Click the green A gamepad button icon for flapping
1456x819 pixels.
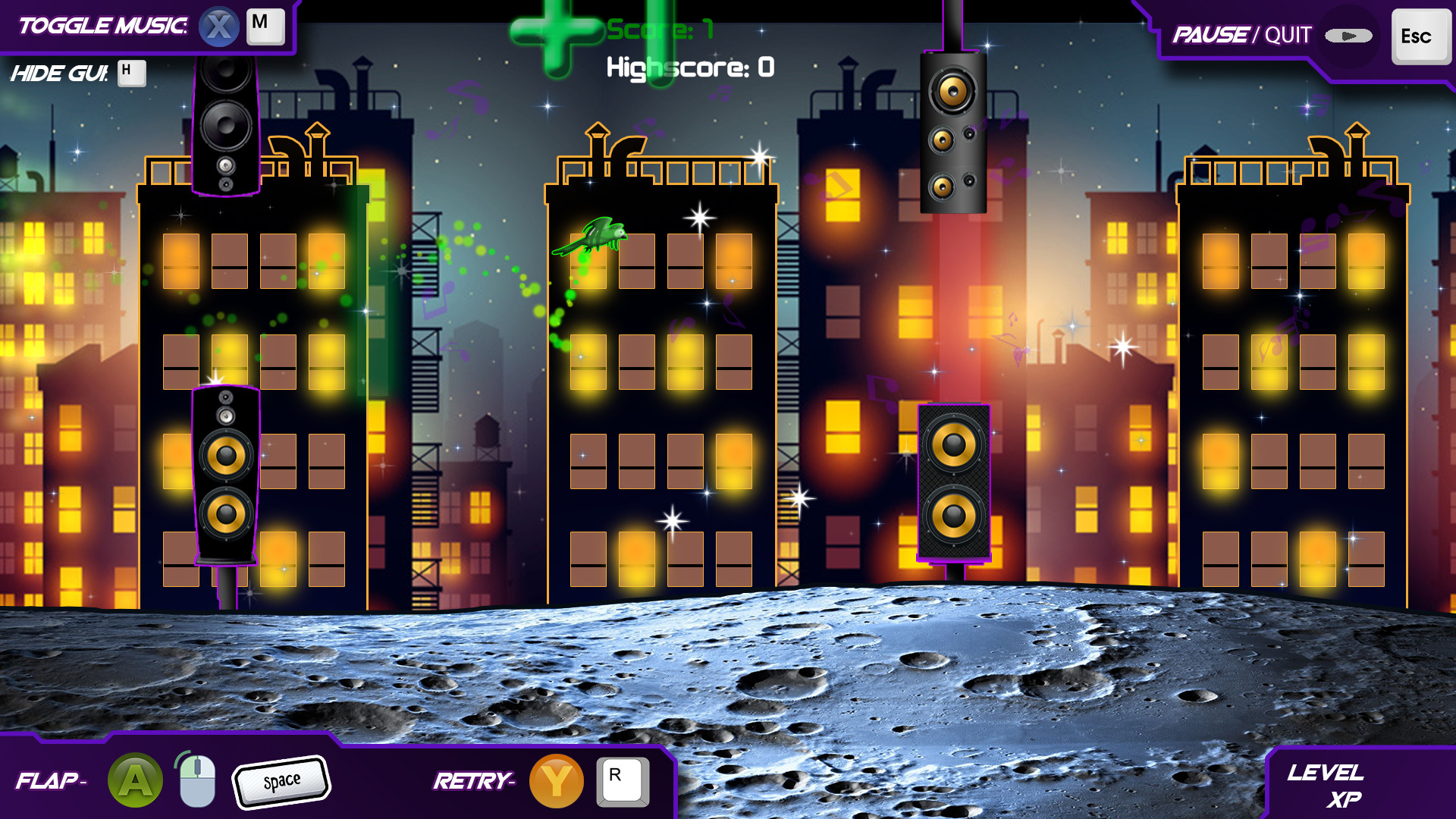pyautogui.click(x=134, y=780)
